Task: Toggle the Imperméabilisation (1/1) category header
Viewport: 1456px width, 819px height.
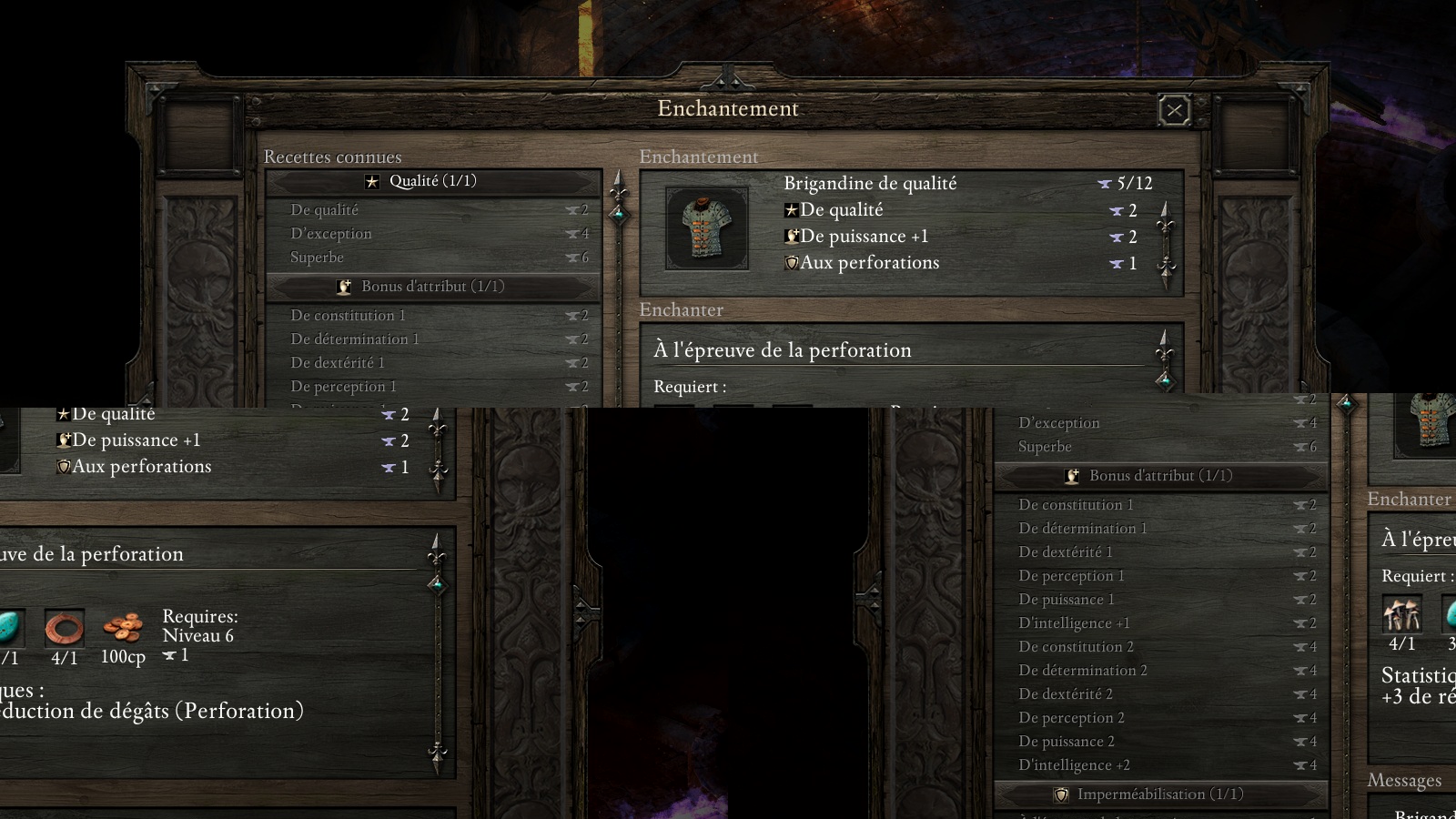Action: pyautogui.click(x=1159, y=794)
